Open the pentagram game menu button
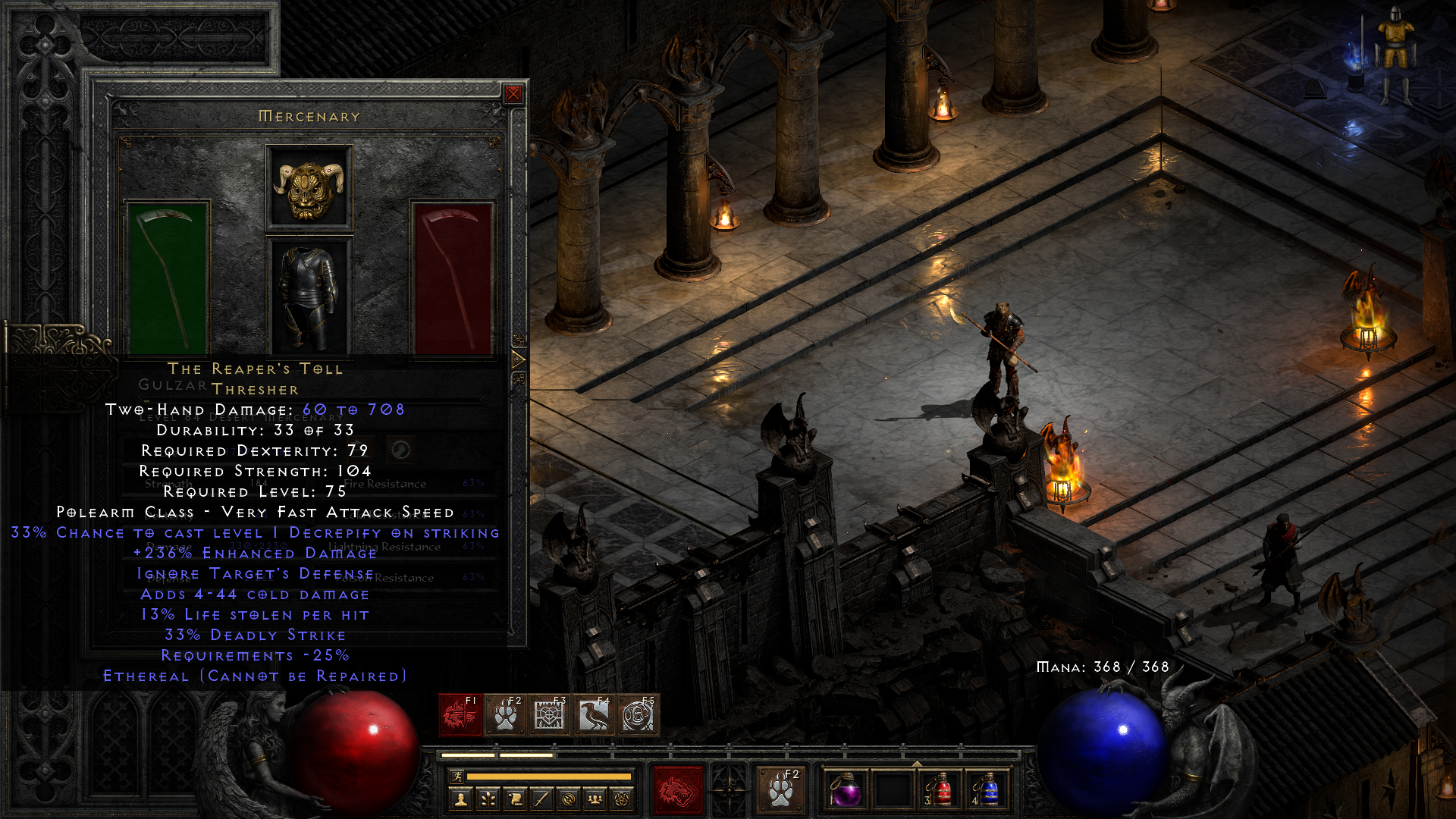The image size is (1456, 819). click(x=622, y=799)
